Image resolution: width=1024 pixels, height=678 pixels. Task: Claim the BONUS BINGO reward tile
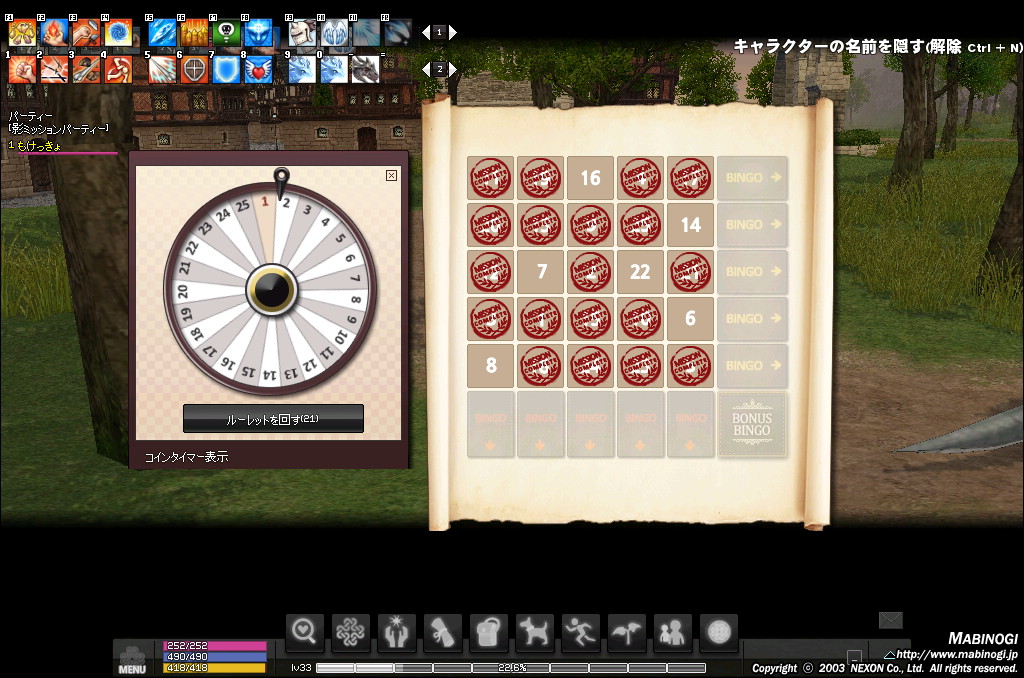[x=752, y=424]
